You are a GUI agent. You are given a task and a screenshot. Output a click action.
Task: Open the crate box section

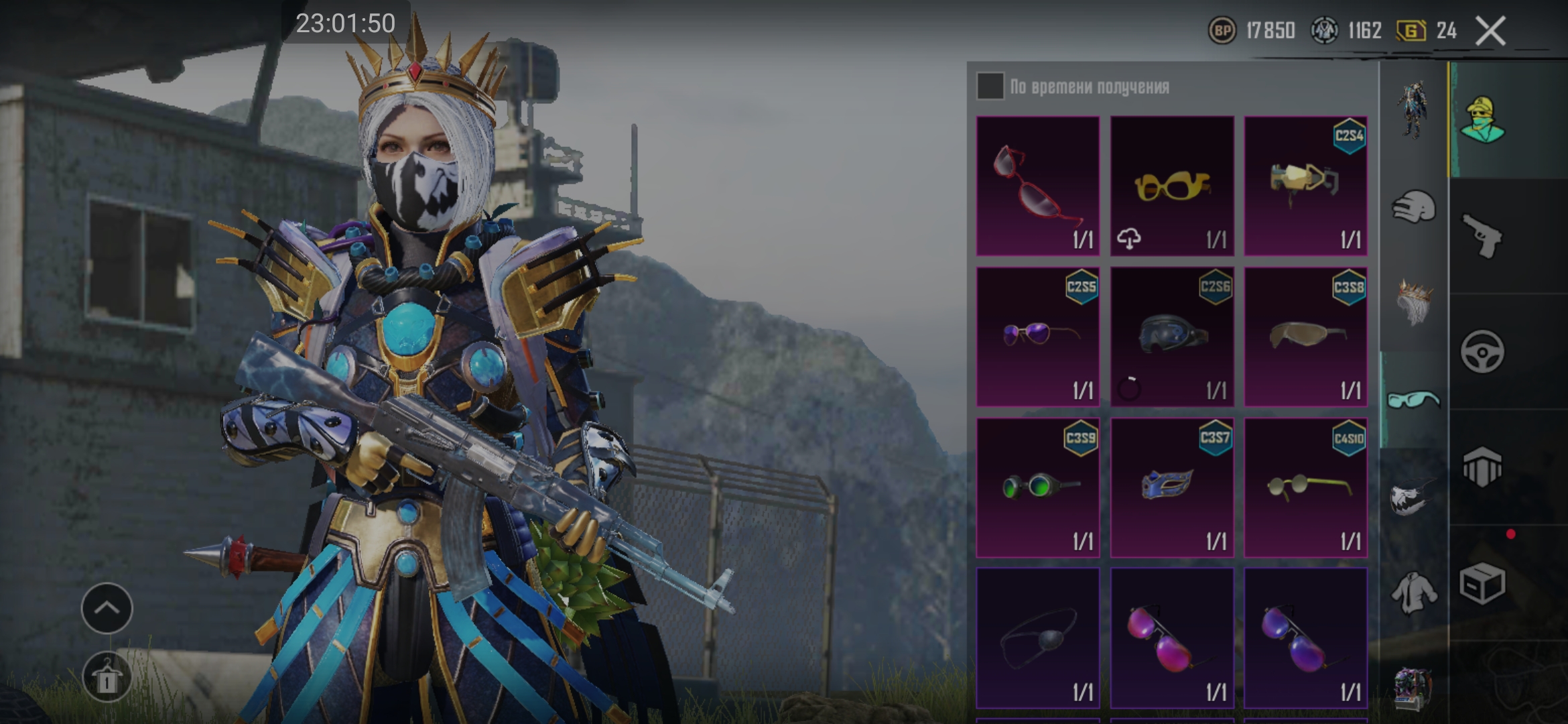click(1482, 583)
